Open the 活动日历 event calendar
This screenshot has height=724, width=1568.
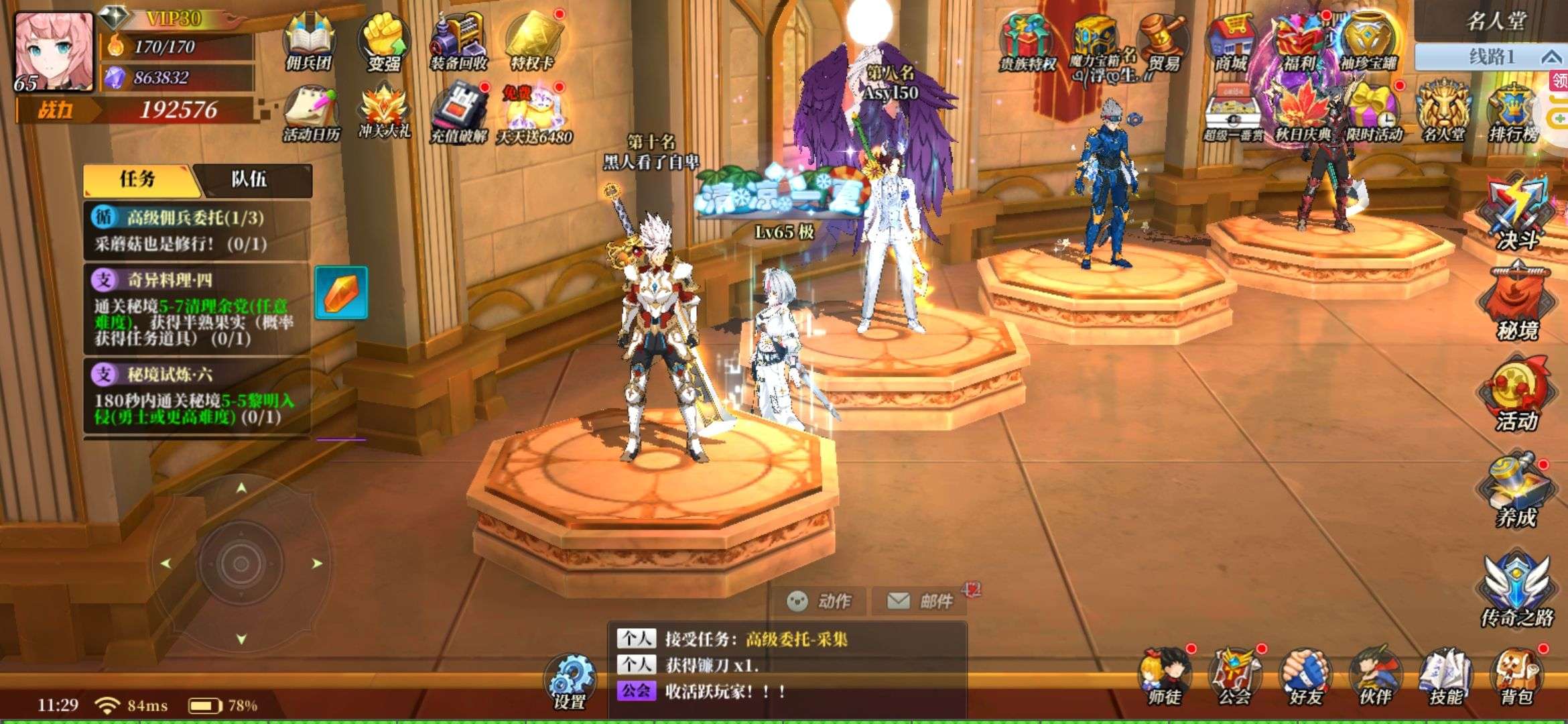click(311, 114)
